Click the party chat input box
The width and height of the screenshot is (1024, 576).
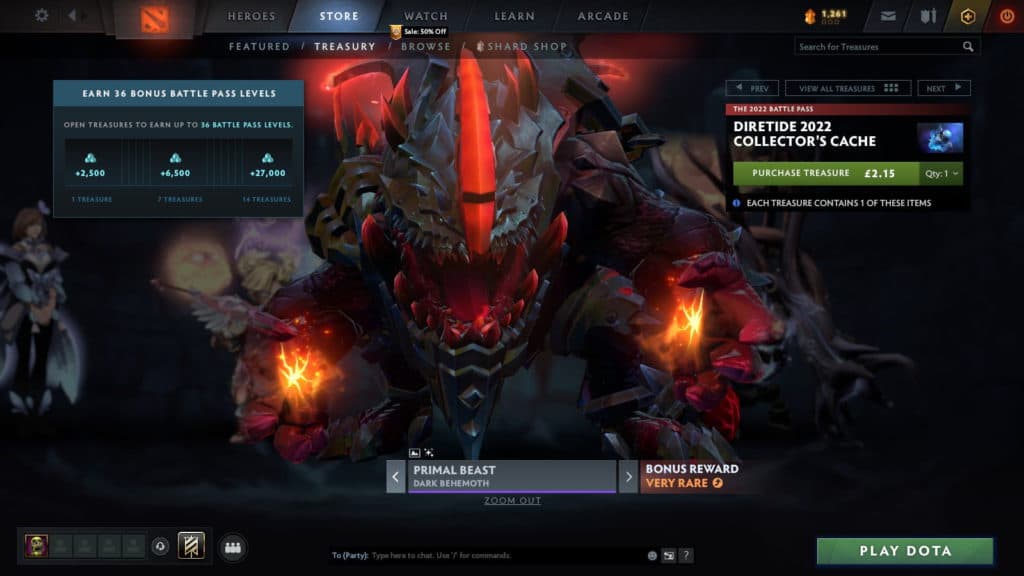click(x=505, y=555)
